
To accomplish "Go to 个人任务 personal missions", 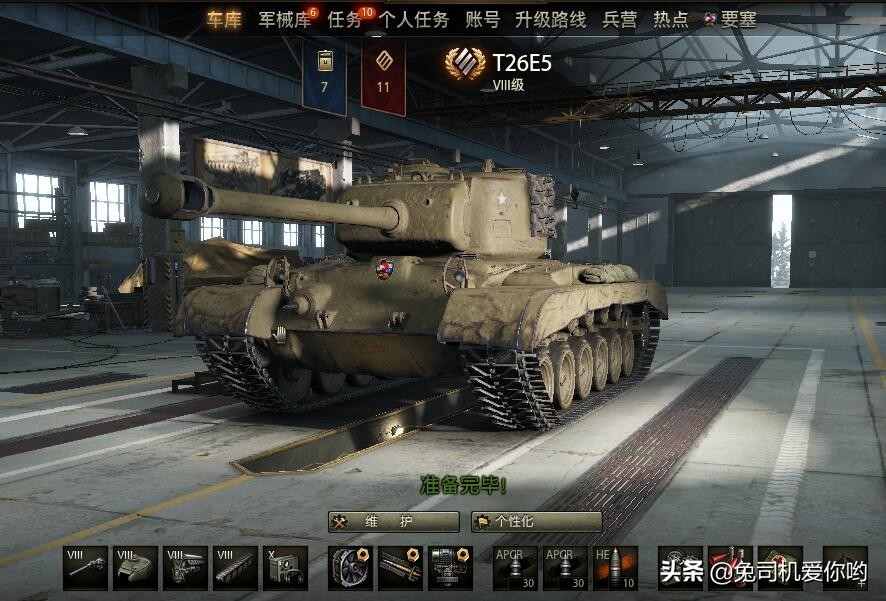I will 414,20.
